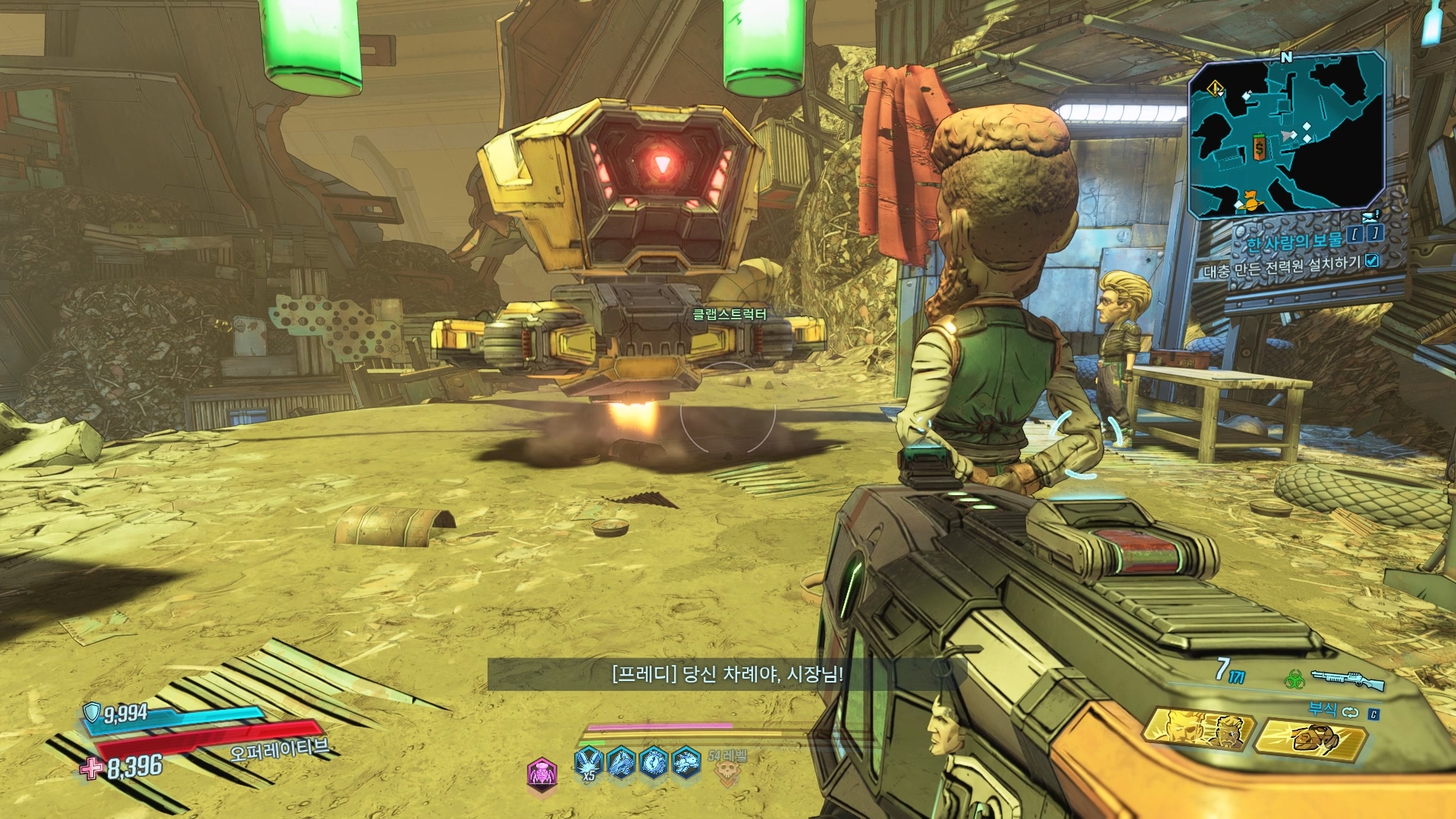Click the orange skull Mayhem level badge

[726, 770]
